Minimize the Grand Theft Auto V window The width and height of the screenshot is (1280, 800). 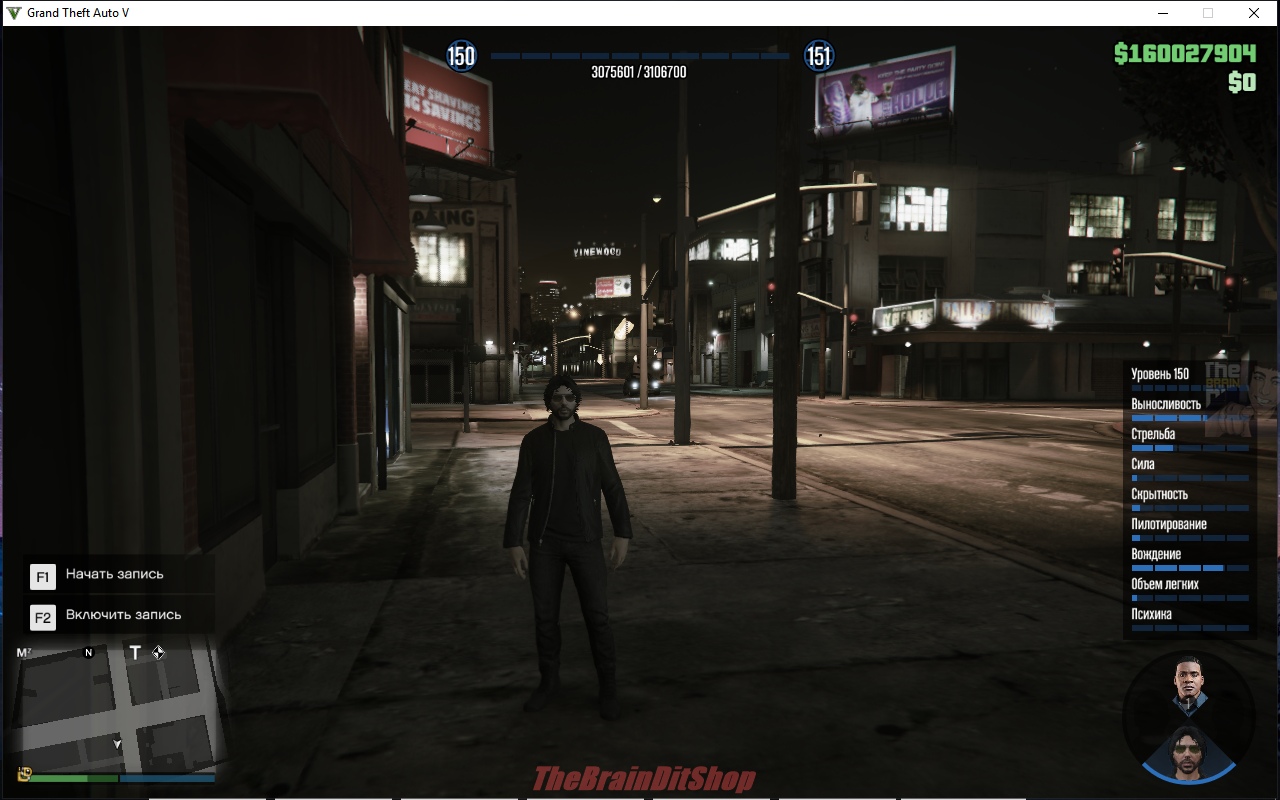tap(1163, 13)
